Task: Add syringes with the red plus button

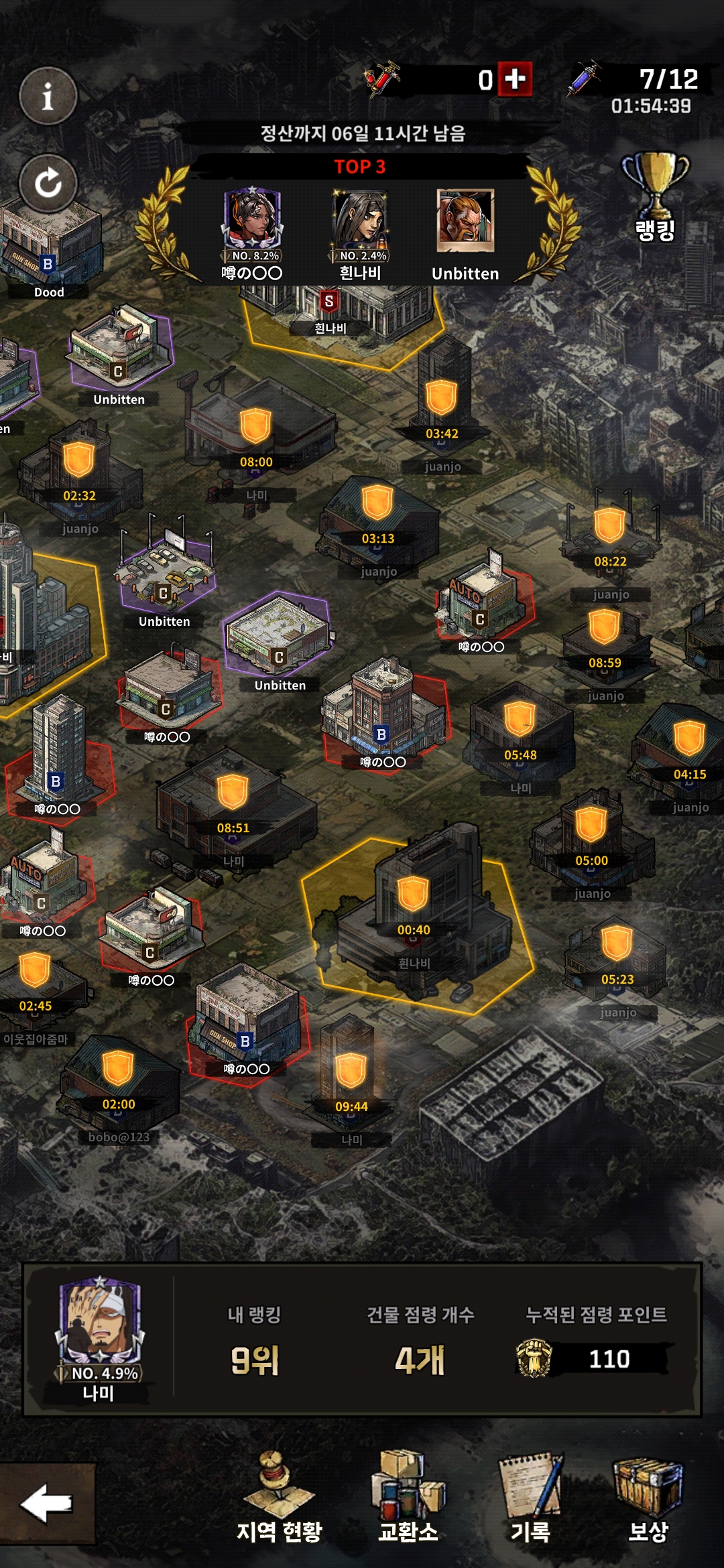Action: point(515,80)
